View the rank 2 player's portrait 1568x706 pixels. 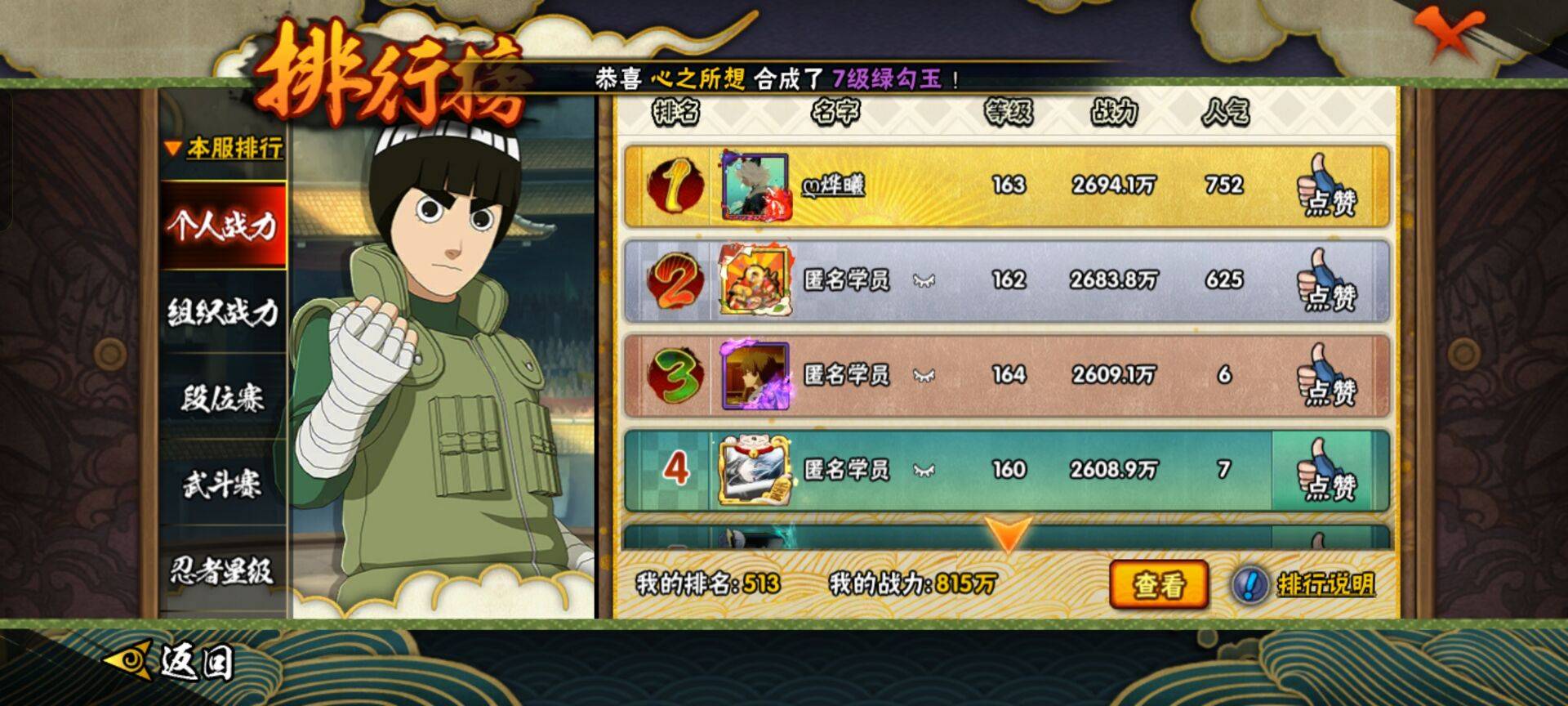(x=755, y=281)
